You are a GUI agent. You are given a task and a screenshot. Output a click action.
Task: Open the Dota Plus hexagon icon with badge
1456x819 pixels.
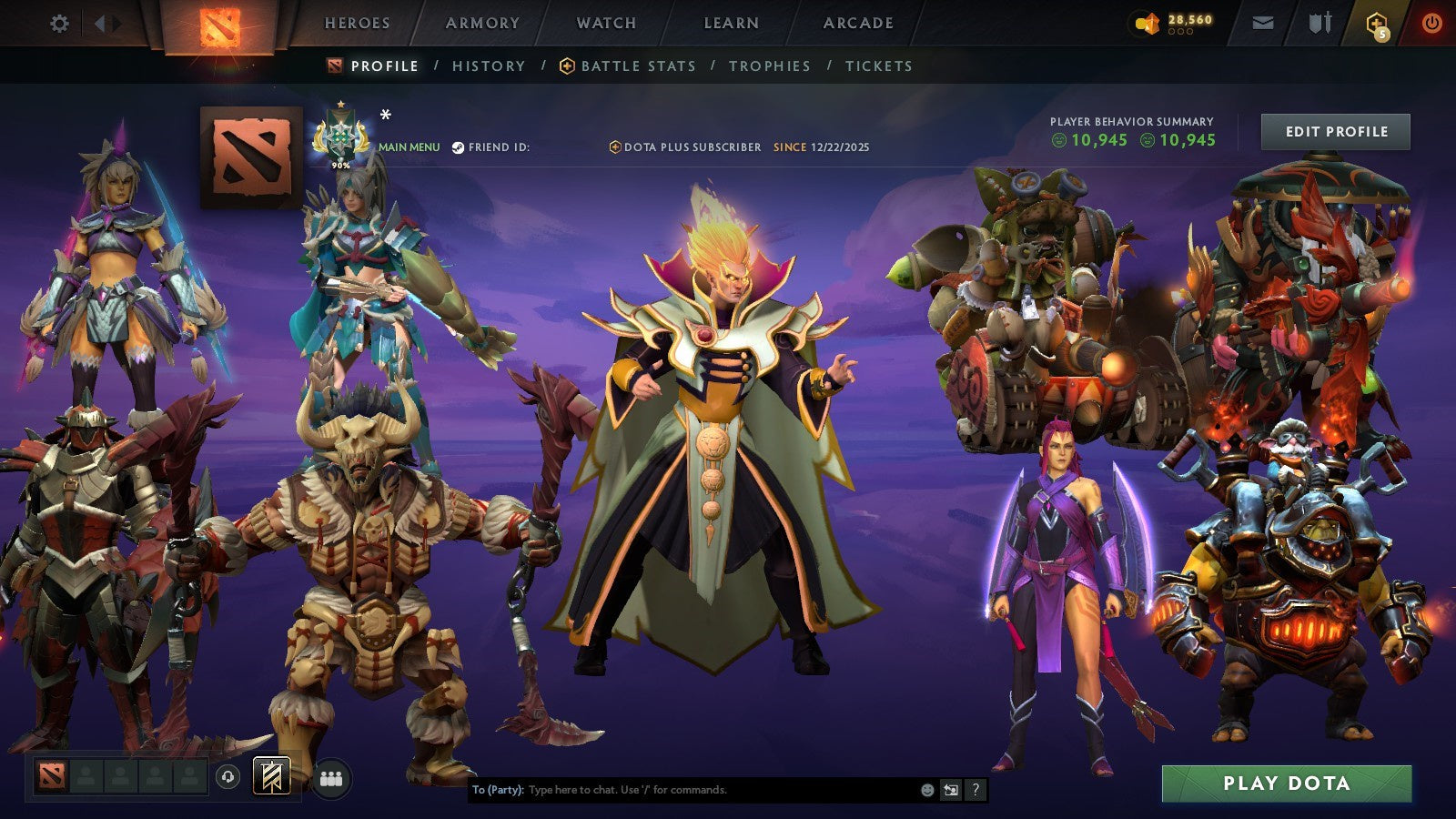point(1375,24)
